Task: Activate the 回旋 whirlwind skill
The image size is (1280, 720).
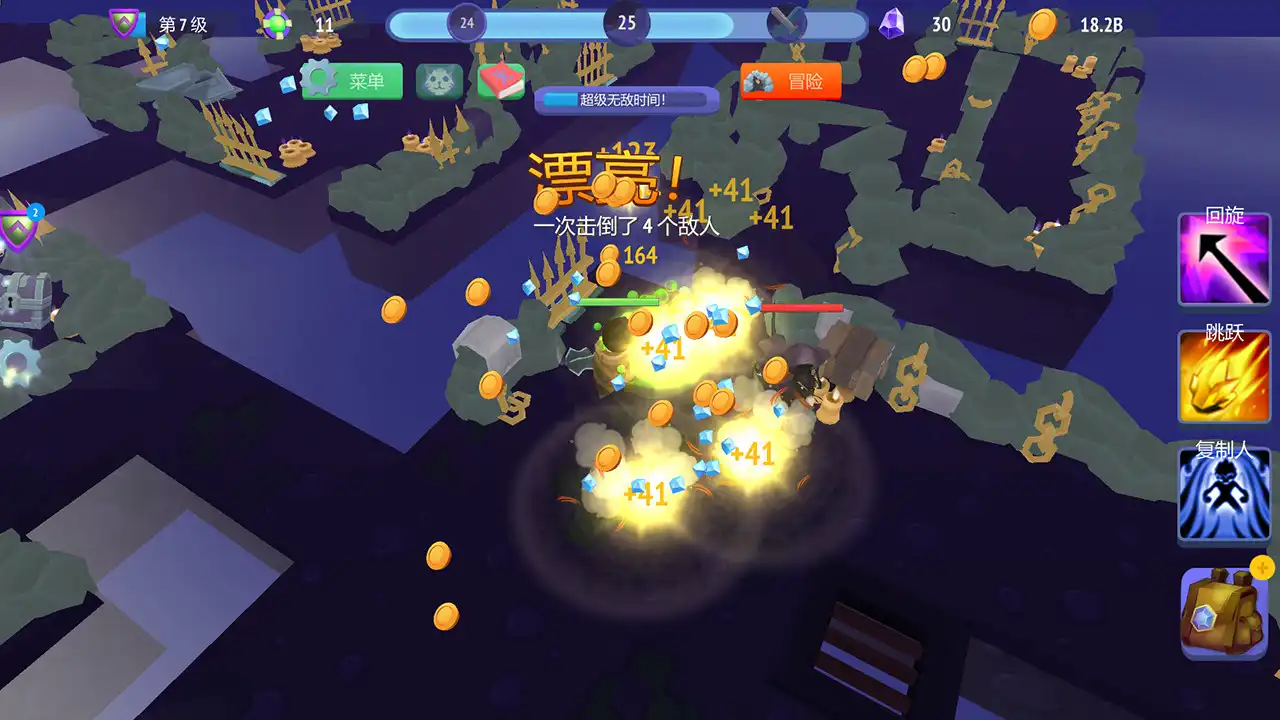Action: click(1223, 258)
